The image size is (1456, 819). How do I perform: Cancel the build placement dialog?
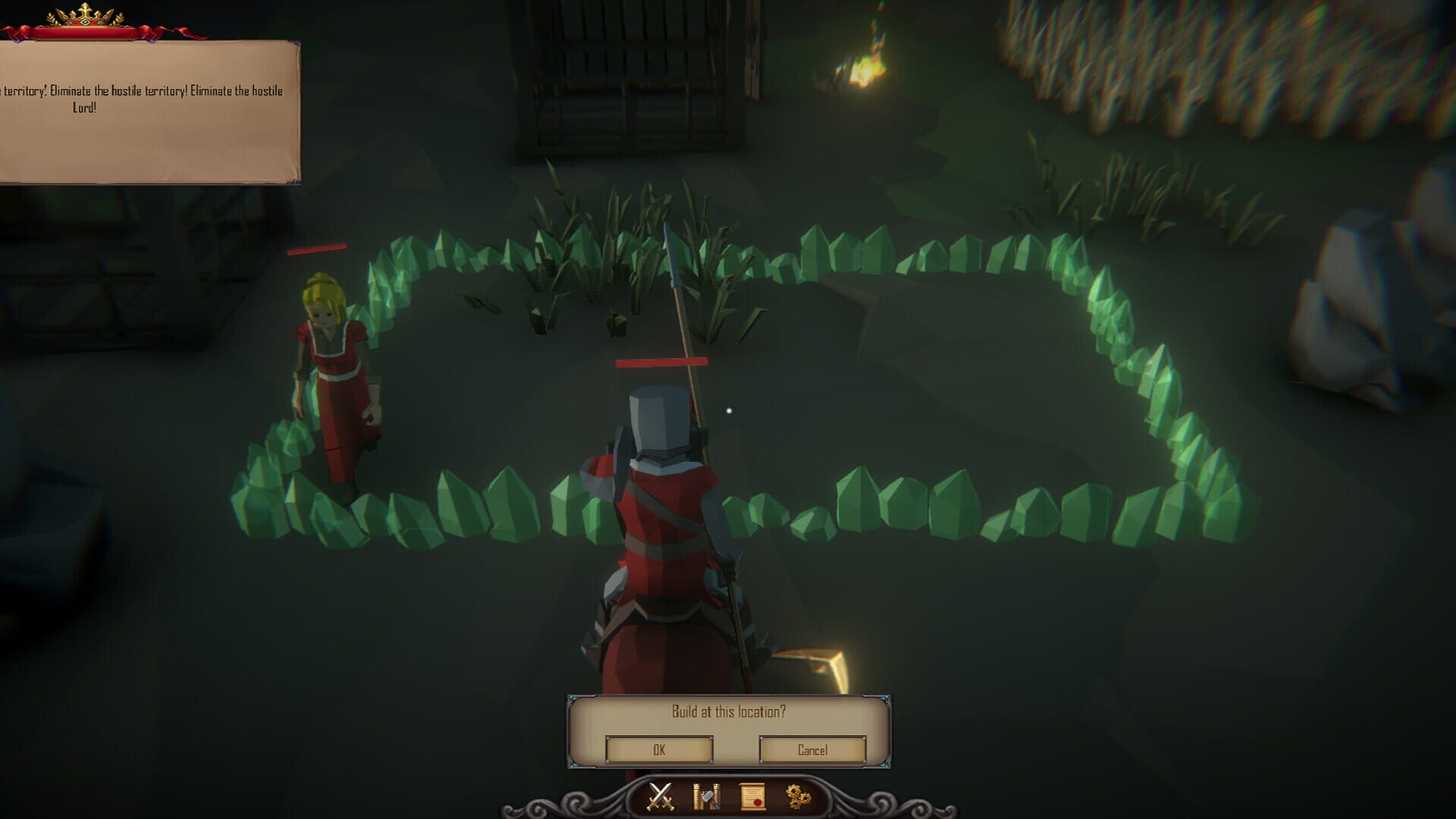[814, 749]
